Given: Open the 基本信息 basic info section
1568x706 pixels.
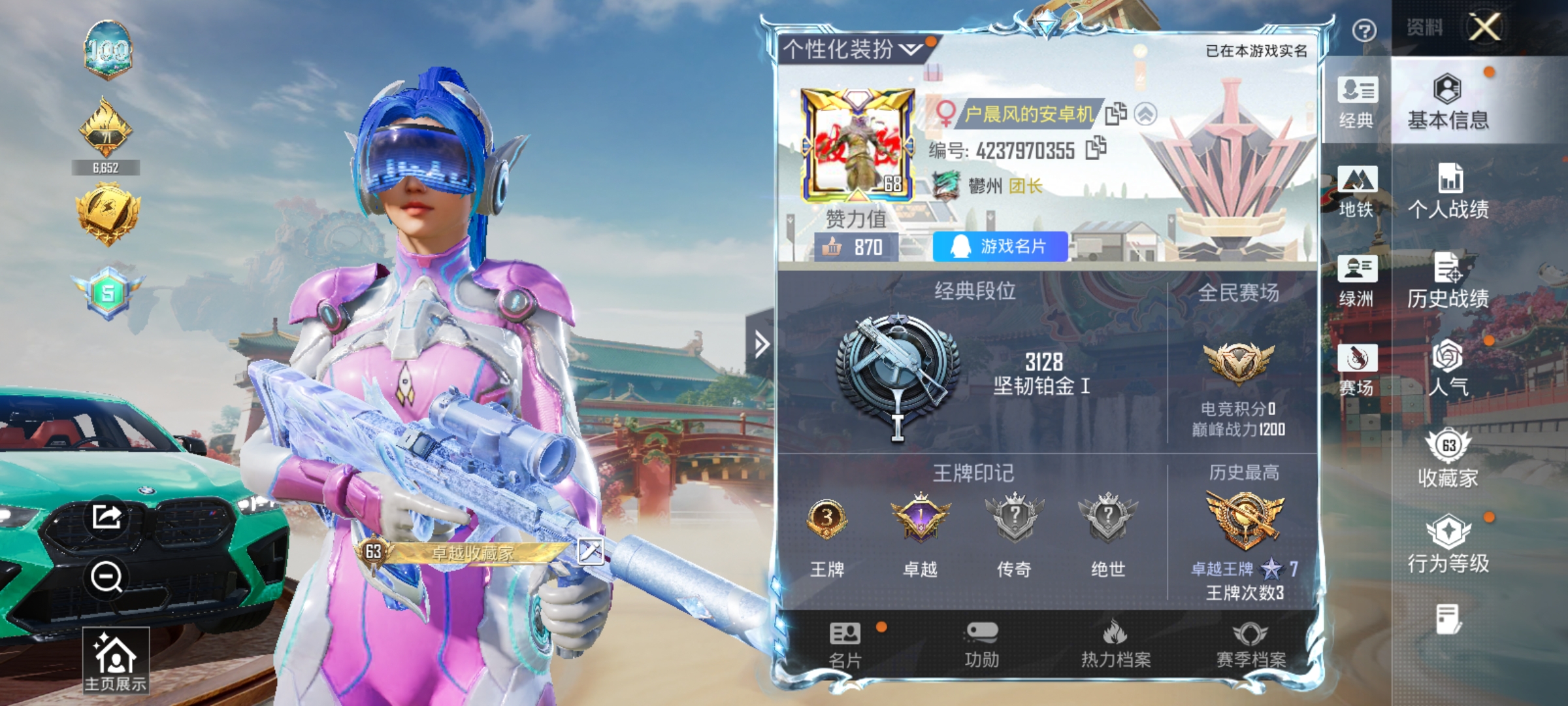Looking at the screenshot, I should tap(1448, 102).
